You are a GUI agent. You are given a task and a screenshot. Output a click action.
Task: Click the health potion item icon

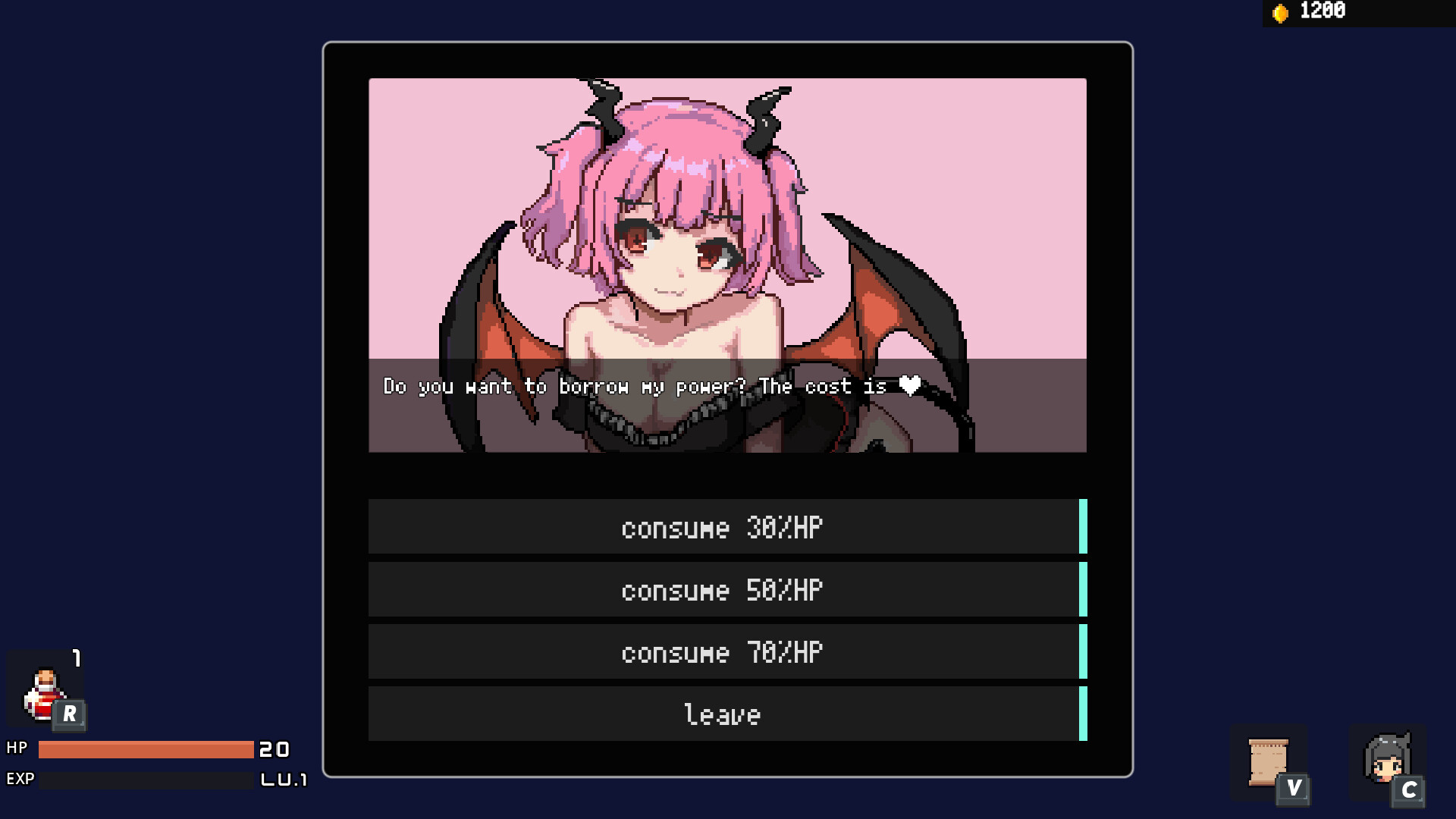click(44, 694)
